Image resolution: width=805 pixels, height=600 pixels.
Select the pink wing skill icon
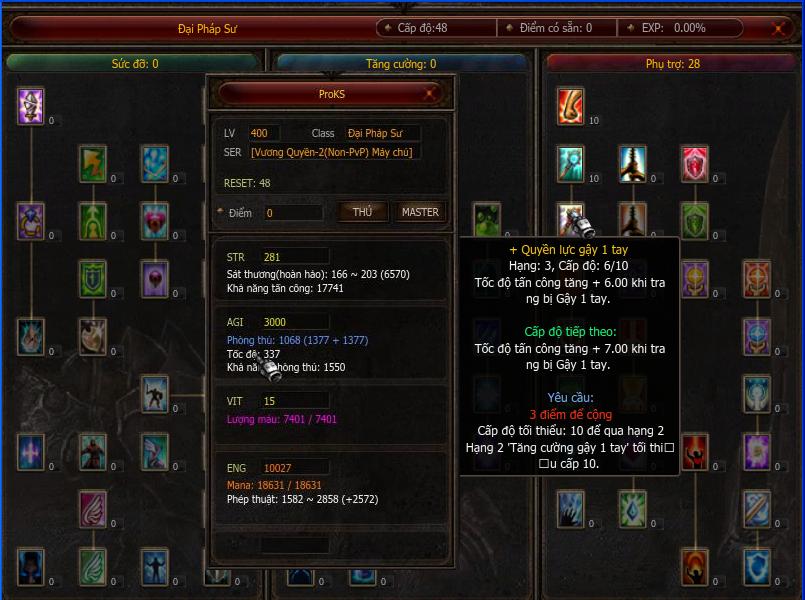(93, 509)
